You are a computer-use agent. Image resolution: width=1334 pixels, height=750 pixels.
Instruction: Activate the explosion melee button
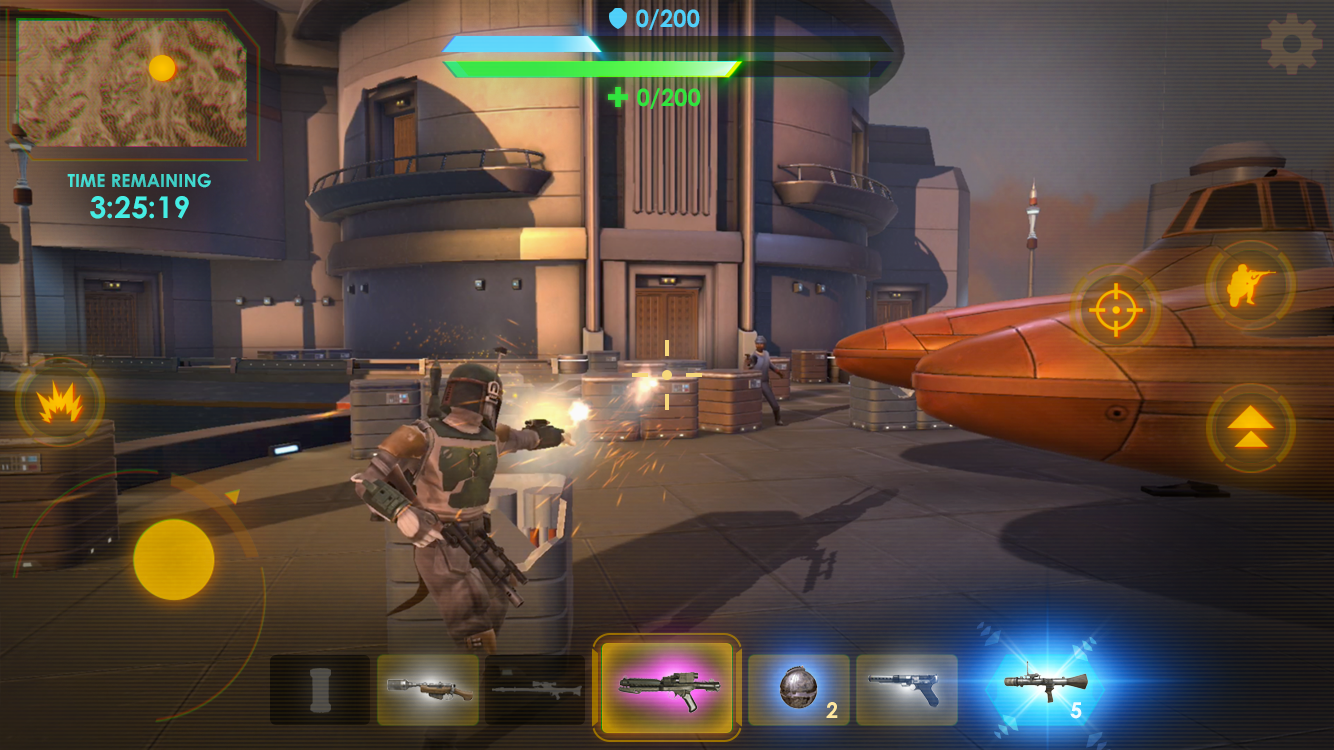59,403
